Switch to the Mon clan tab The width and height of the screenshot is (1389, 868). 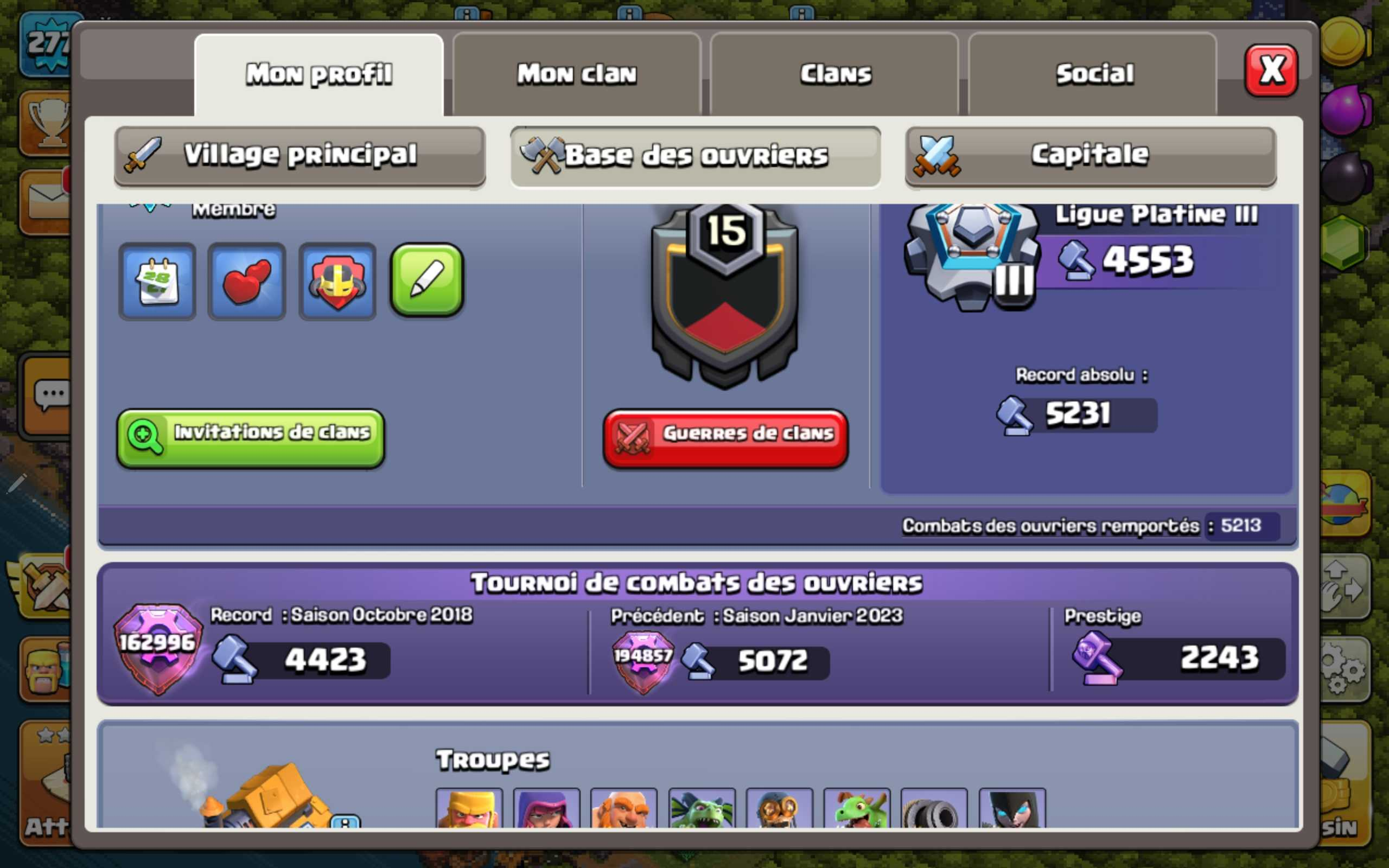(x=577, y=72)
